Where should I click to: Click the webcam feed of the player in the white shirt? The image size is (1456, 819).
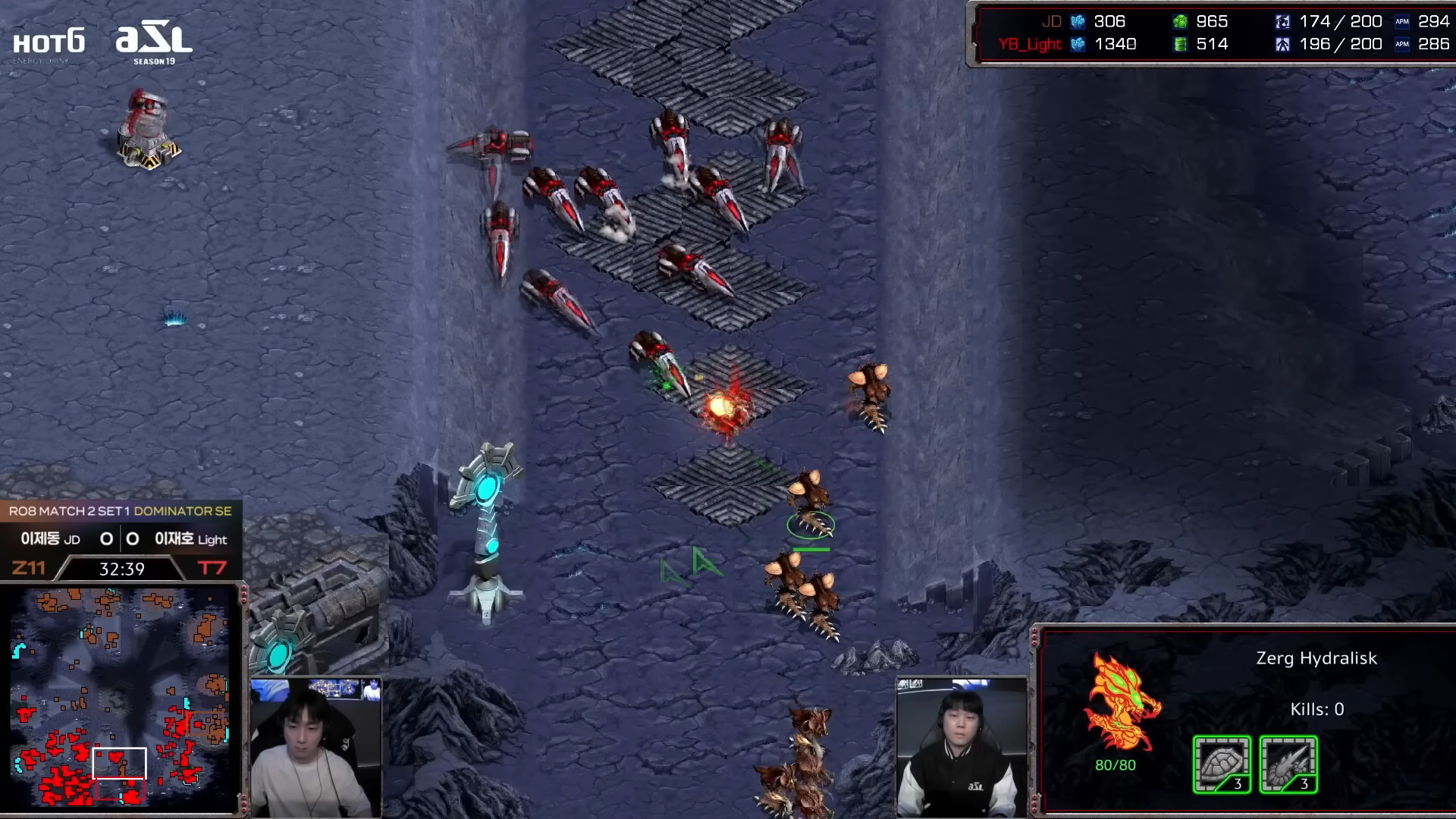point(315,748)
